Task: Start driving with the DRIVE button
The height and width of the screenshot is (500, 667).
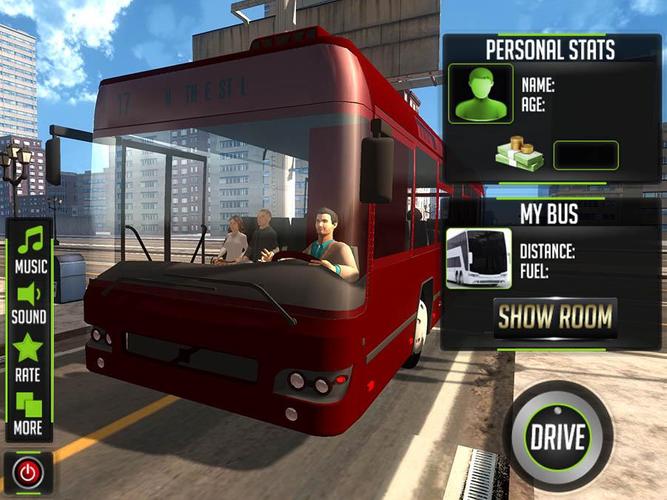Action: tap(558, 437)
